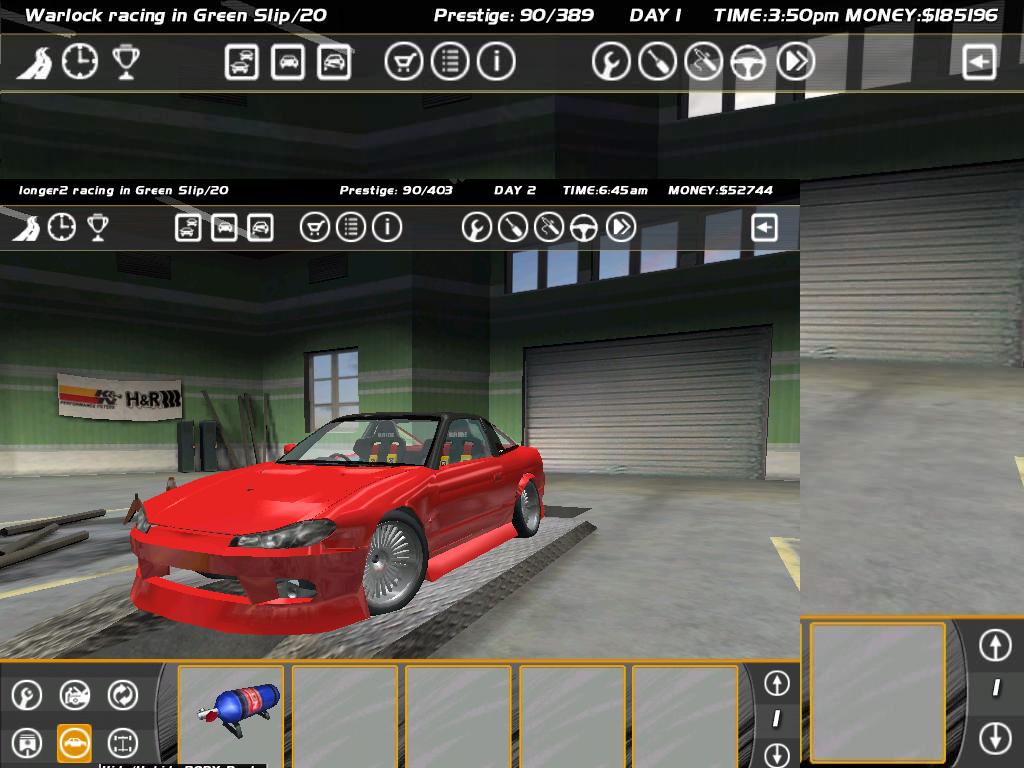Click the shopping cart in longer2's smaller toolbar

point(315,228)
